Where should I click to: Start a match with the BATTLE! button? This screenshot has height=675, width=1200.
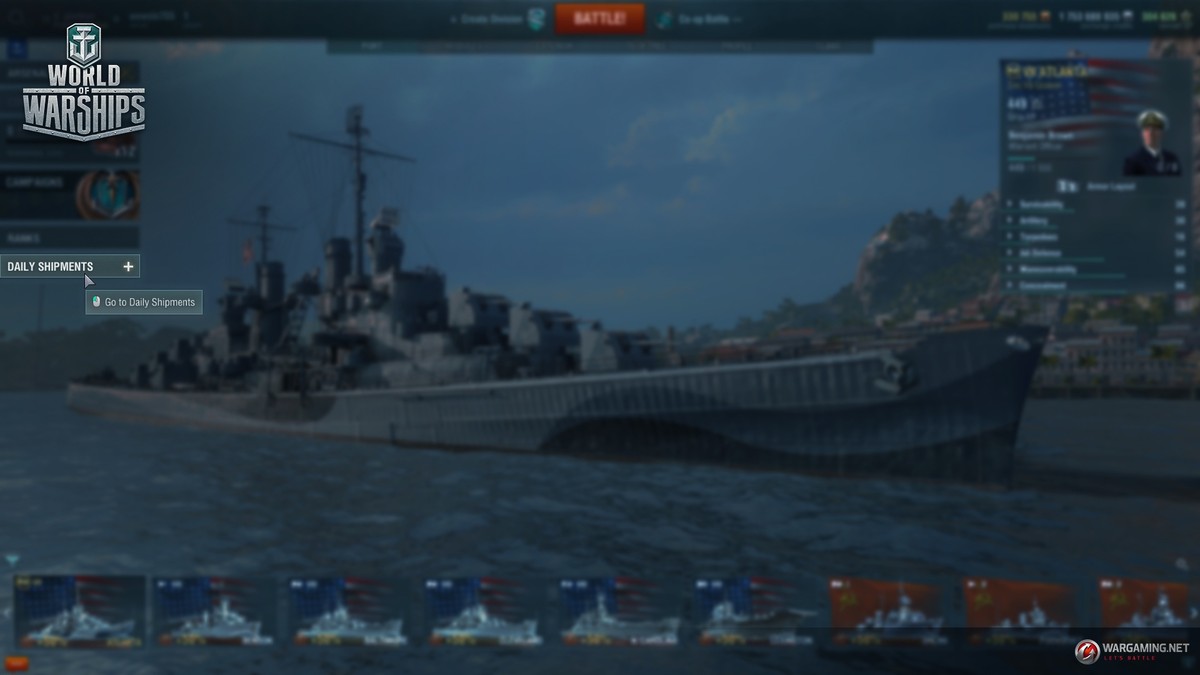pos(600,18)
